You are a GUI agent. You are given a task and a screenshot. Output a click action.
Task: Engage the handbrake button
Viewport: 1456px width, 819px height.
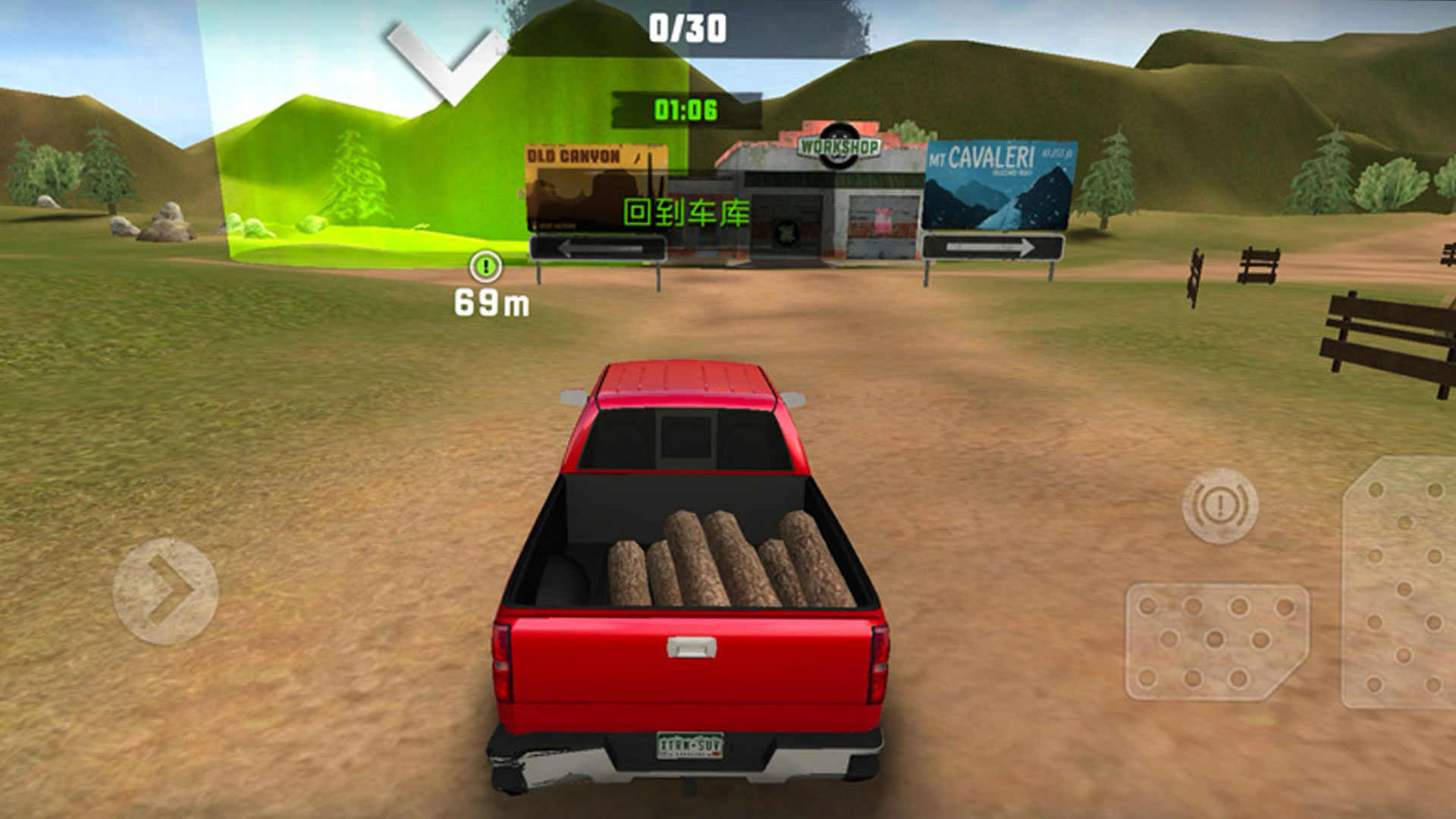tap(1219, 506)
